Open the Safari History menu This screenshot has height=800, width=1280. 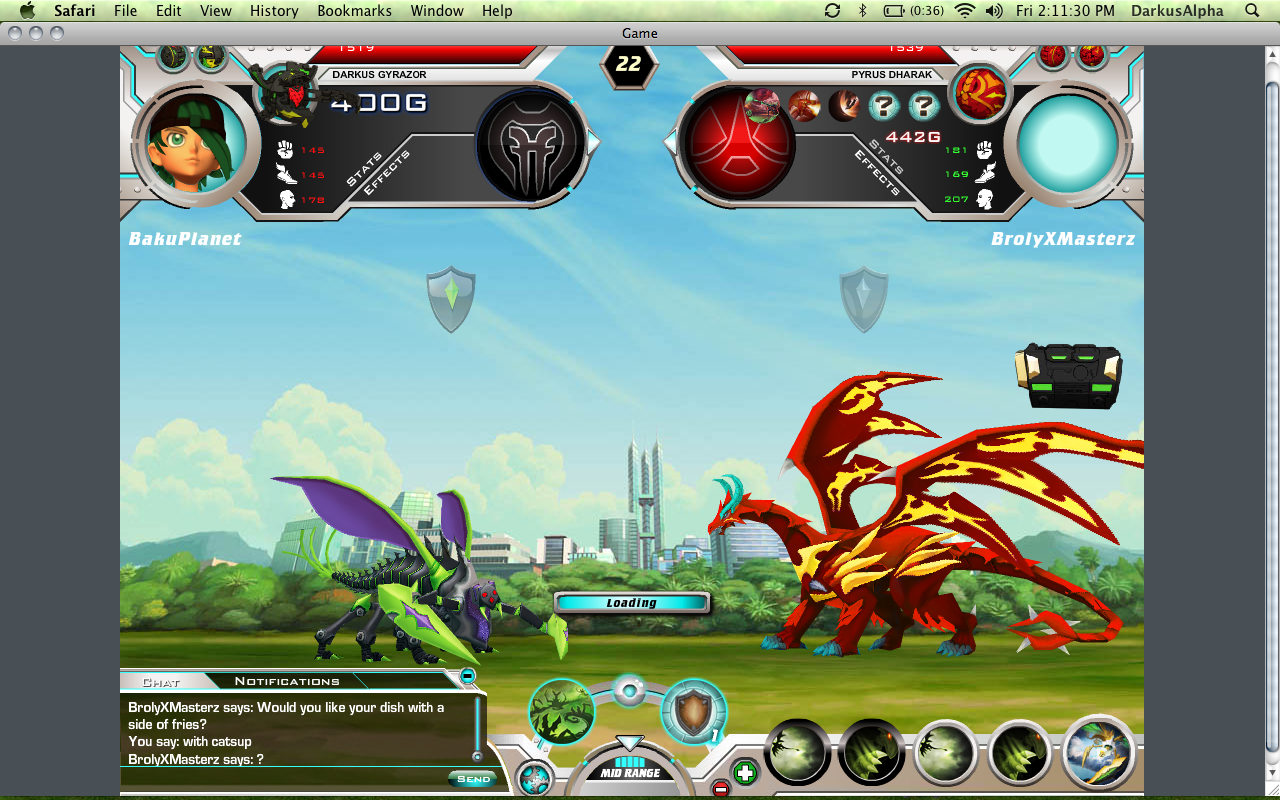274,11
